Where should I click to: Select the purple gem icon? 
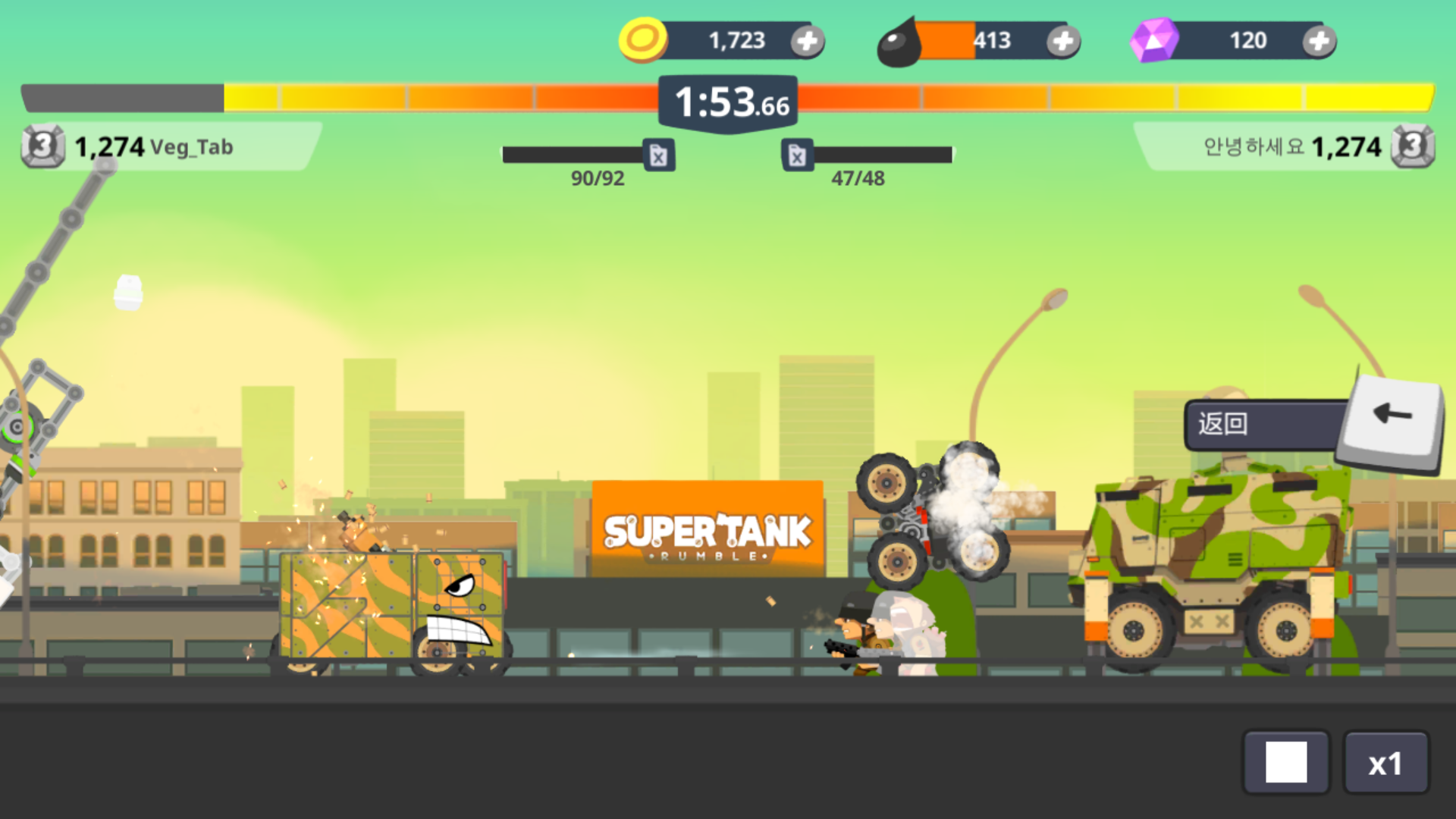click(x=1156, y=39)
